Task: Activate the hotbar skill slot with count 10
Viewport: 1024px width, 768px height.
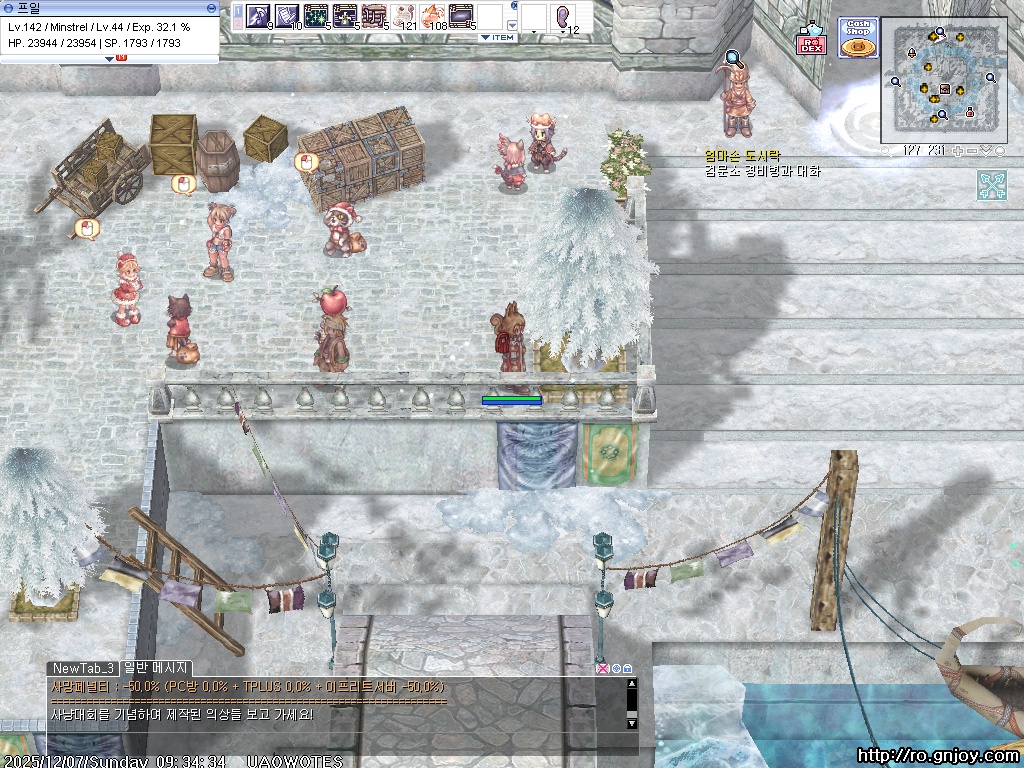Action: tap(288, 16)
